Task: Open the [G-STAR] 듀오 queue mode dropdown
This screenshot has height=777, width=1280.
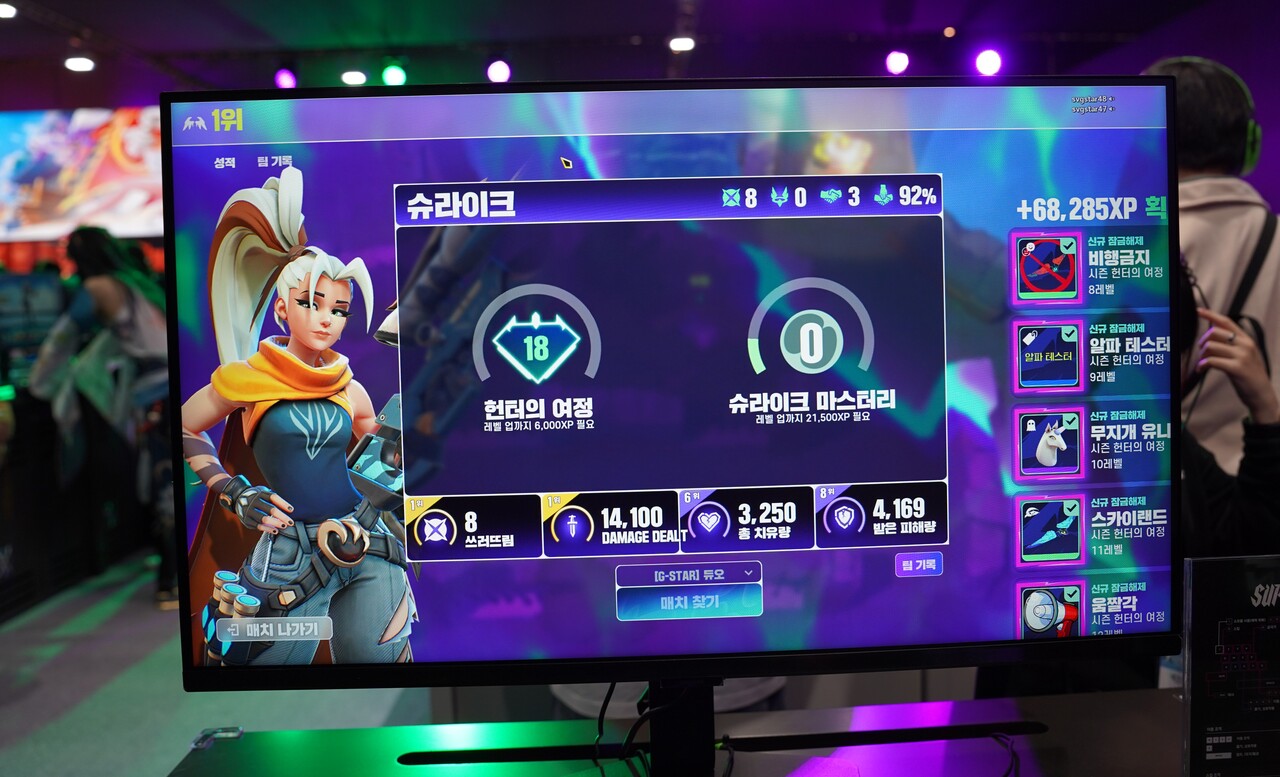Action: [x=688, y=574]
